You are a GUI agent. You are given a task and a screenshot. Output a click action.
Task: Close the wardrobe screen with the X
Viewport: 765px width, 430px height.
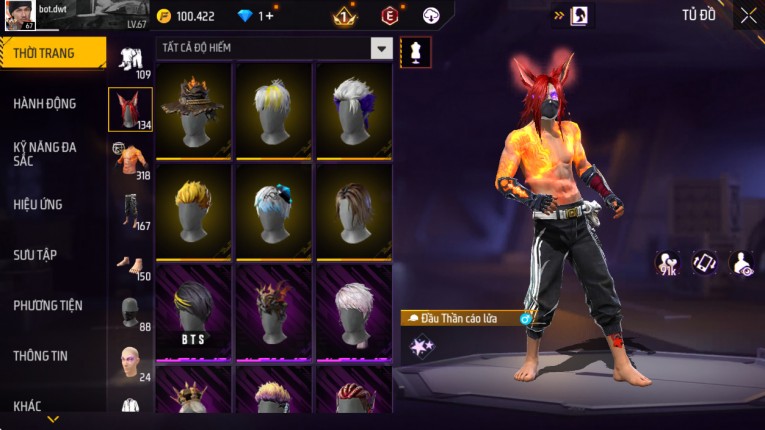tap(748, 15)
